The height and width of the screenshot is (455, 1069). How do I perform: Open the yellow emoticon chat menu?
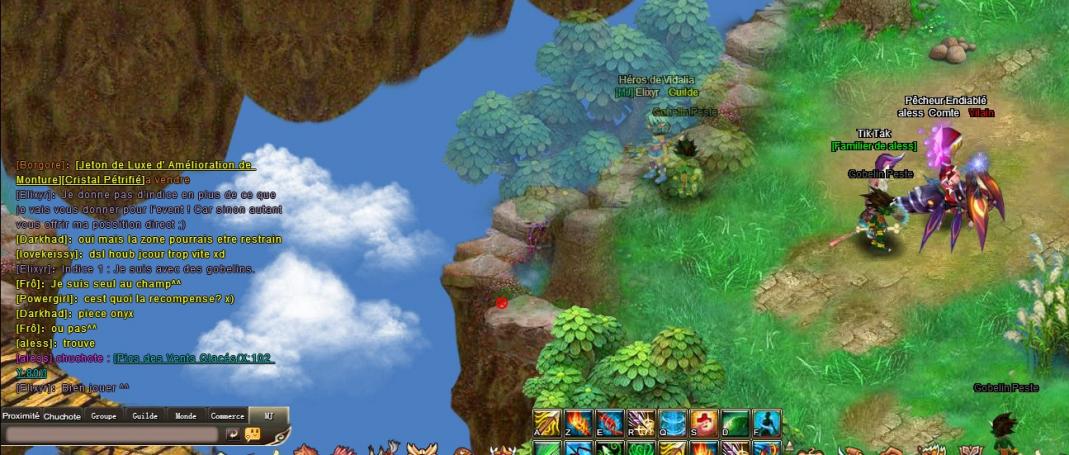[252, 435]
